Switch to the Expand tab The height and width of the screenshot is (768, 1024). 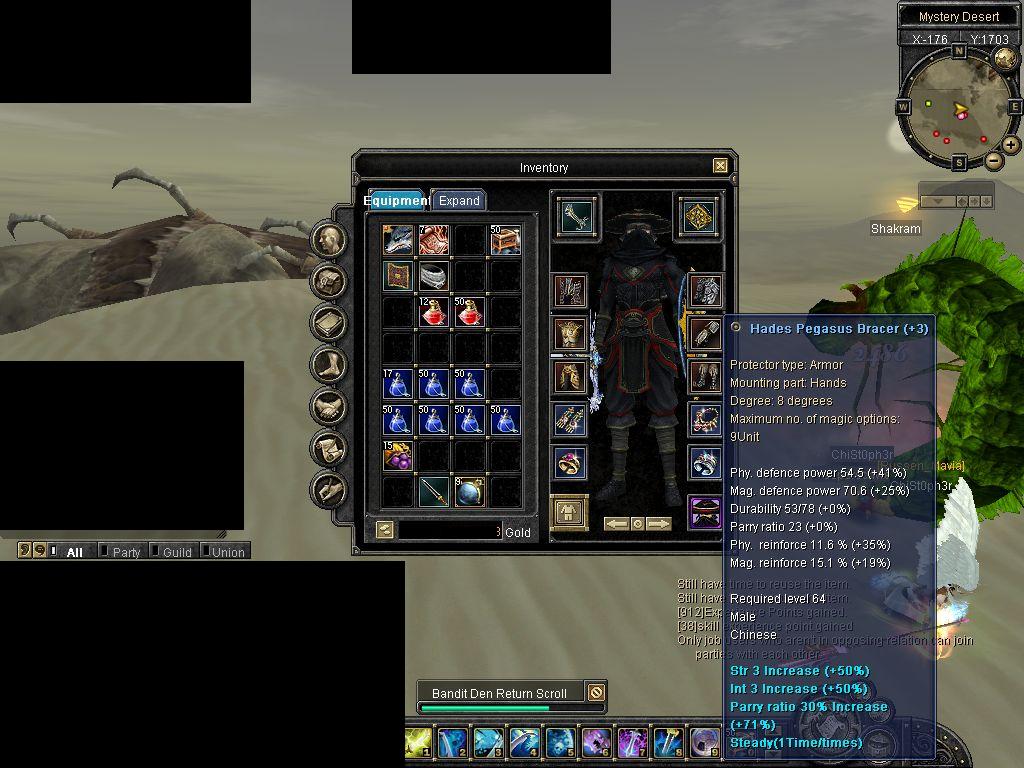(459, 200)
